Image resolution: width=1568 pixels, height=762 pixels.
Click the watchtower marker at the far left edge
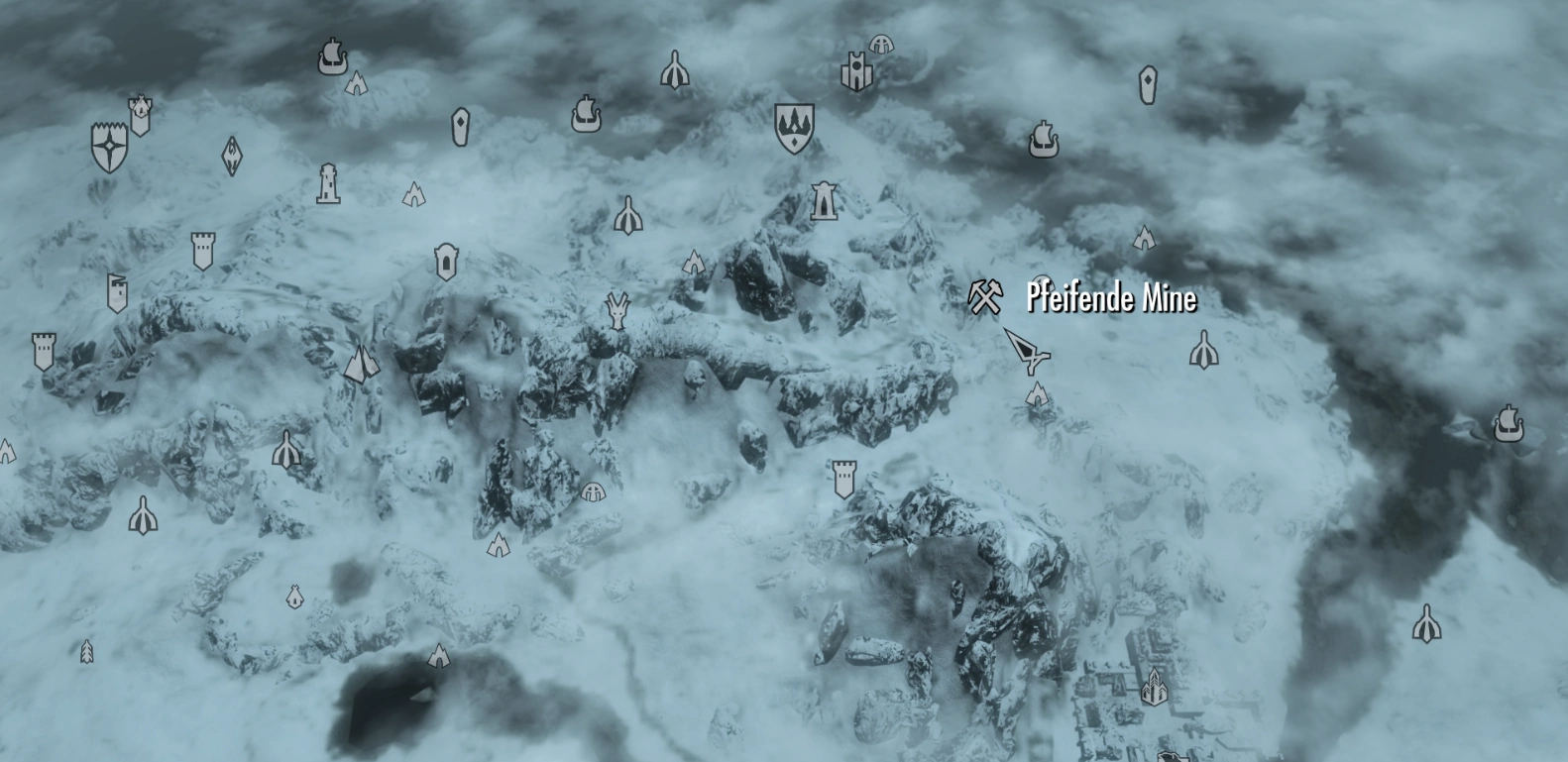coord(44,351)
